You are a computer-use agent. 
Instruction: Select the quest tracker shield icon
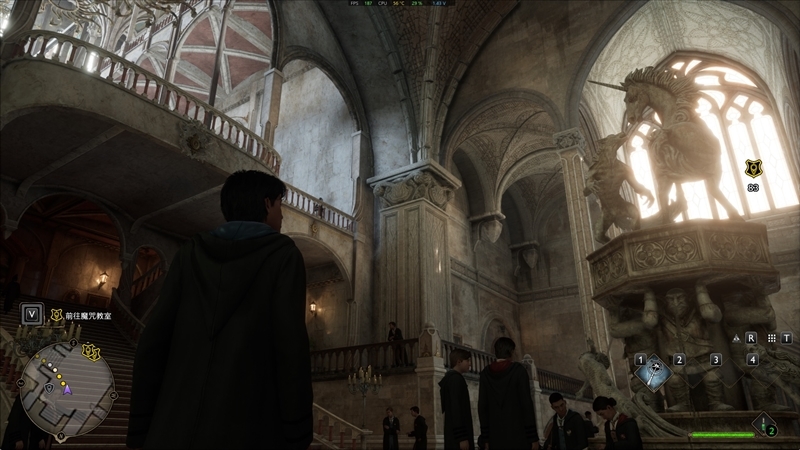click(56, 314)
